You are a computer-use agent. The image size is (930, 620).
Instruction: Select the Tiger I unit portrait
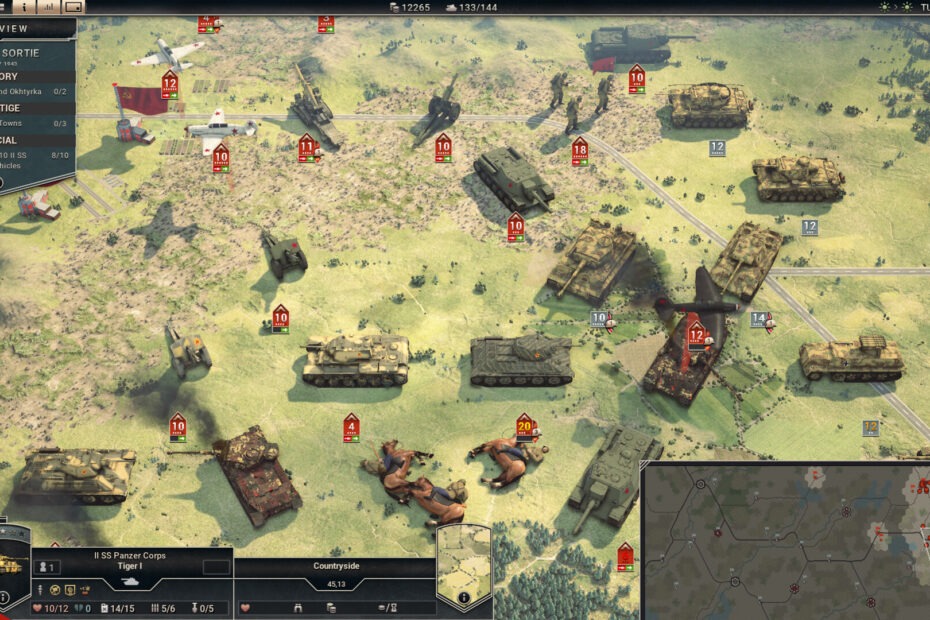tap(14, 563)
